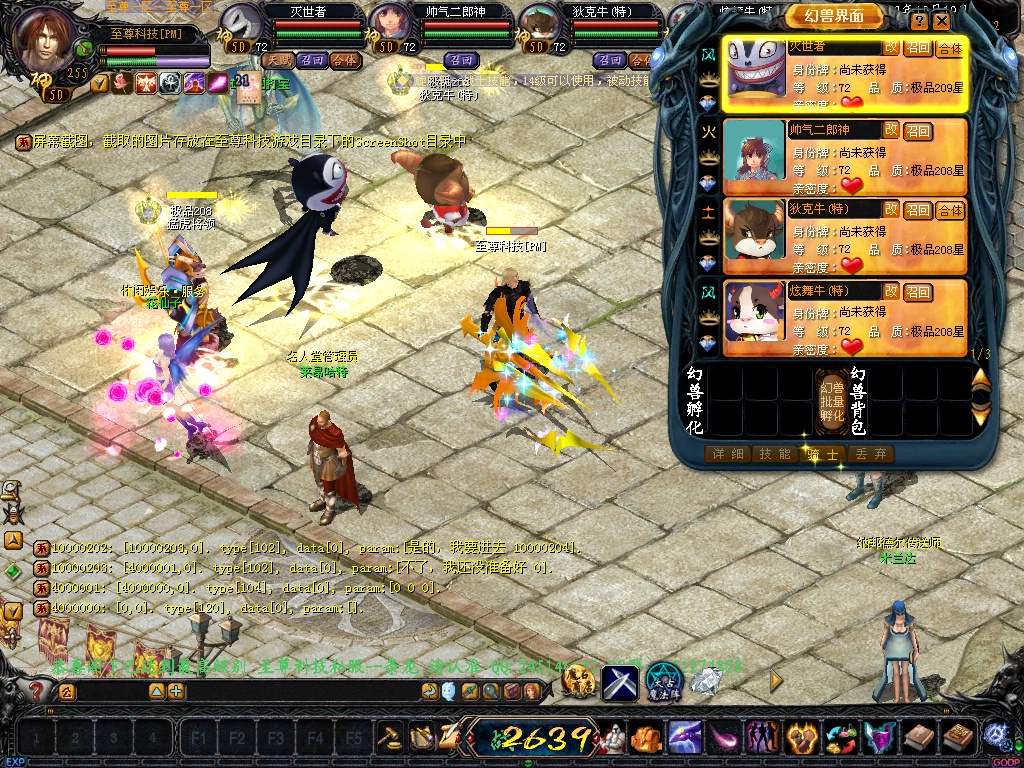
Task: Open the gear settings icon on bottom bar
Action: click(995, 737)
